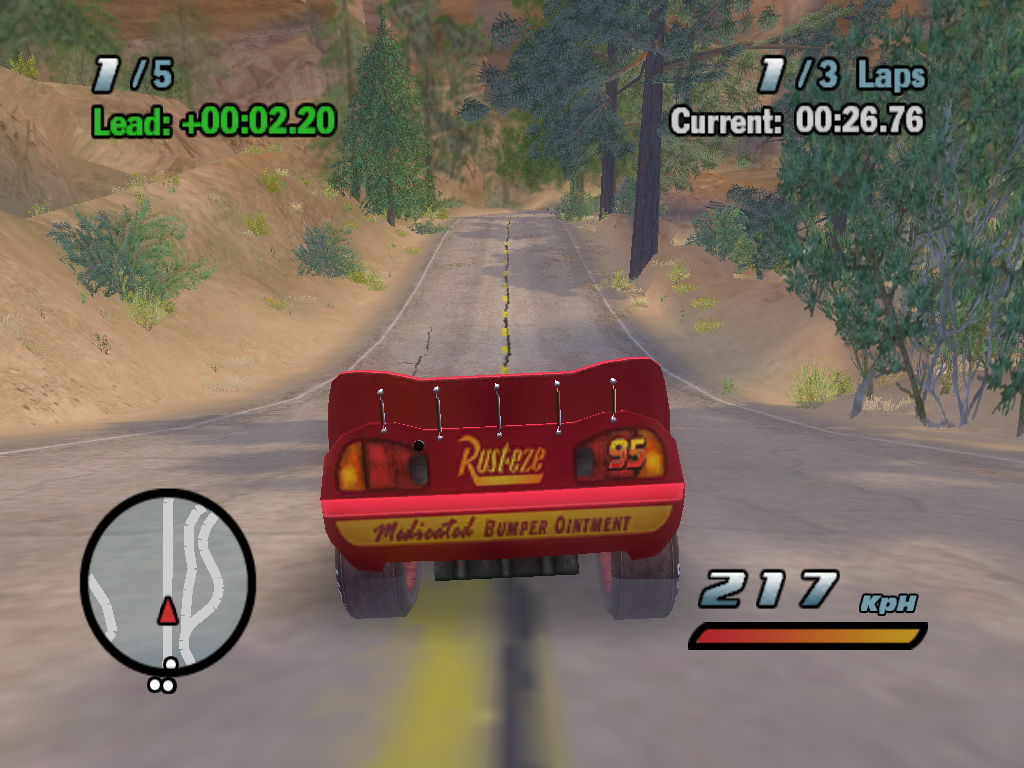Screen dimensions: 1024x768
Task: Select the red player arrow on the minimap
Action: [168, 610]
